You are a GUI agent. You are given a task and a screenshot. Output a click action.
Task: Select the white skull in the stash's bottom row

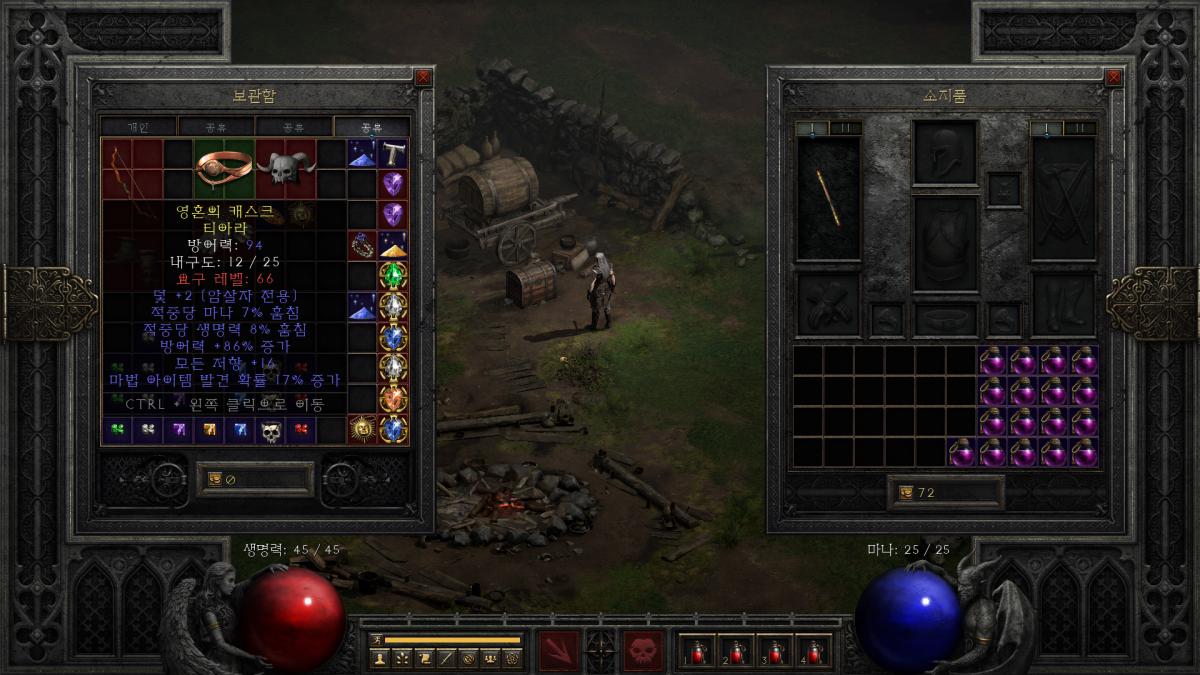point(271,430)
